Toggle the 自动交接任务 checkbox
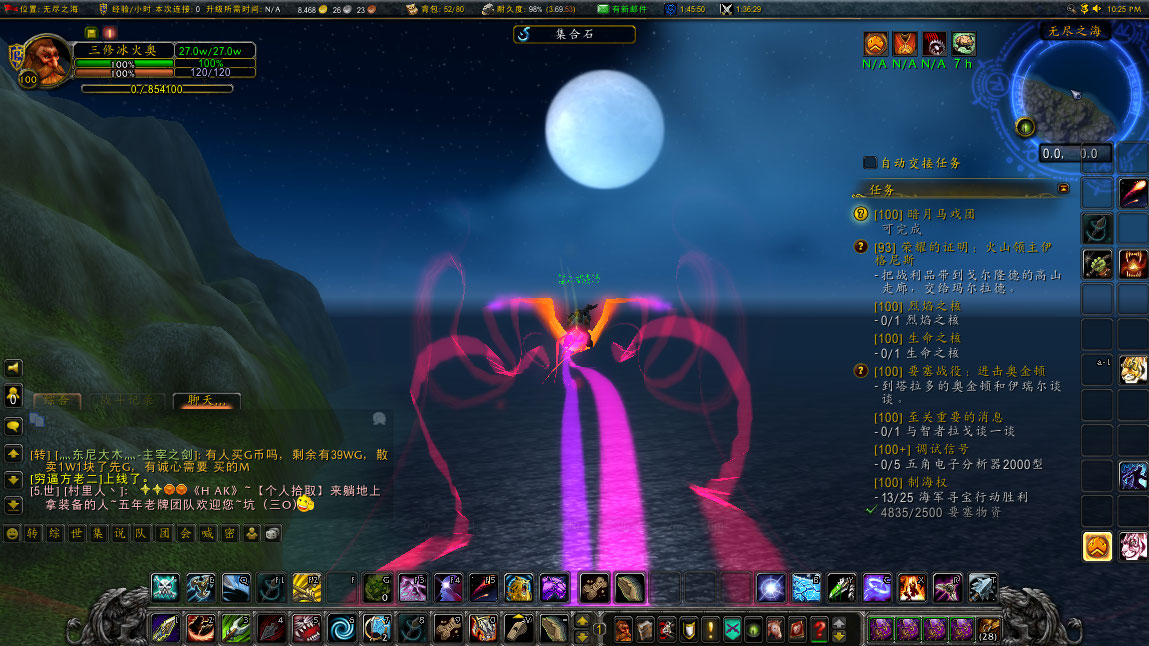The width and height of the screenshot is (1149, 646). pos(870,162)
